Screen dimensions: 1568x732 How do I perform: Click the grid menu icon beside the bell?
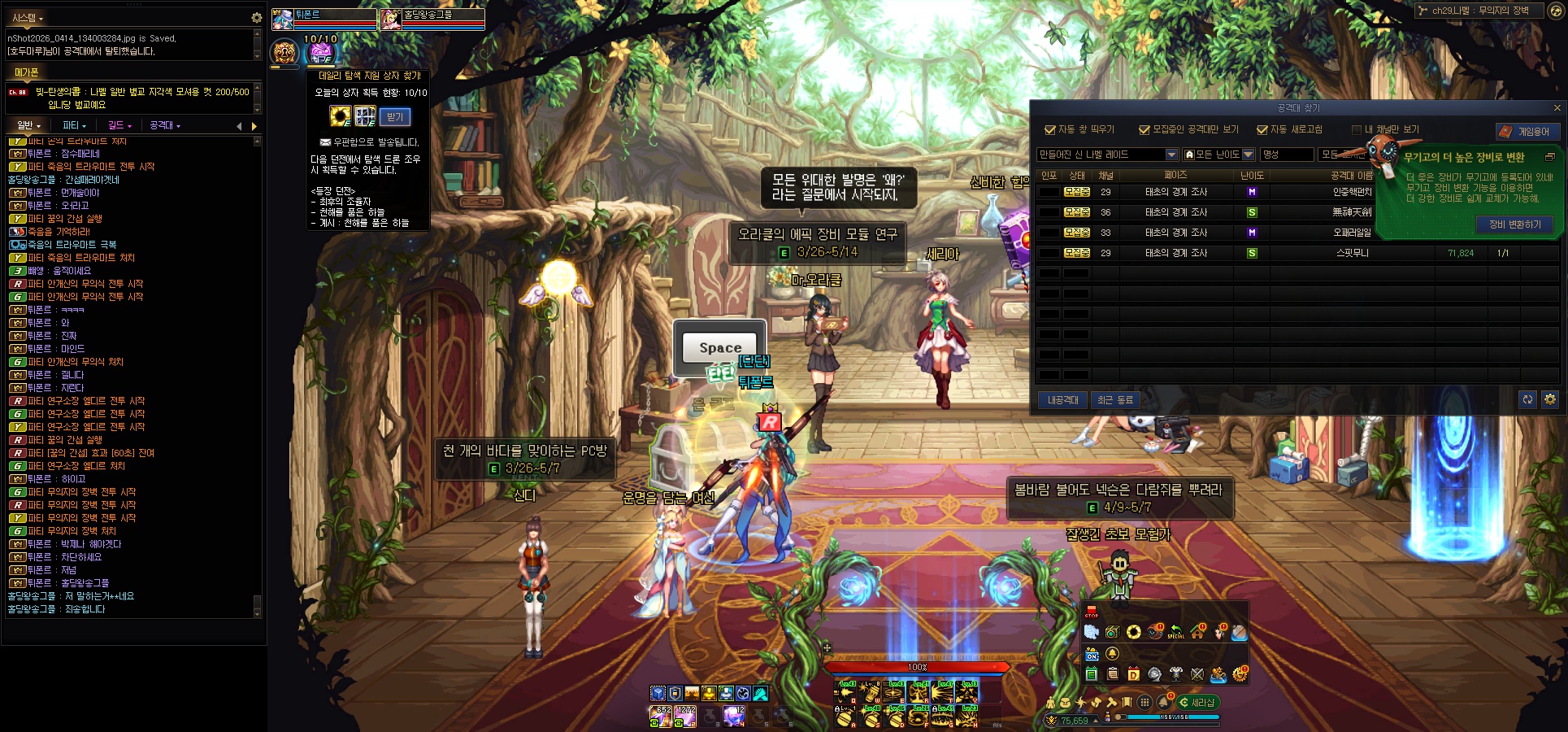point(1145,702)
